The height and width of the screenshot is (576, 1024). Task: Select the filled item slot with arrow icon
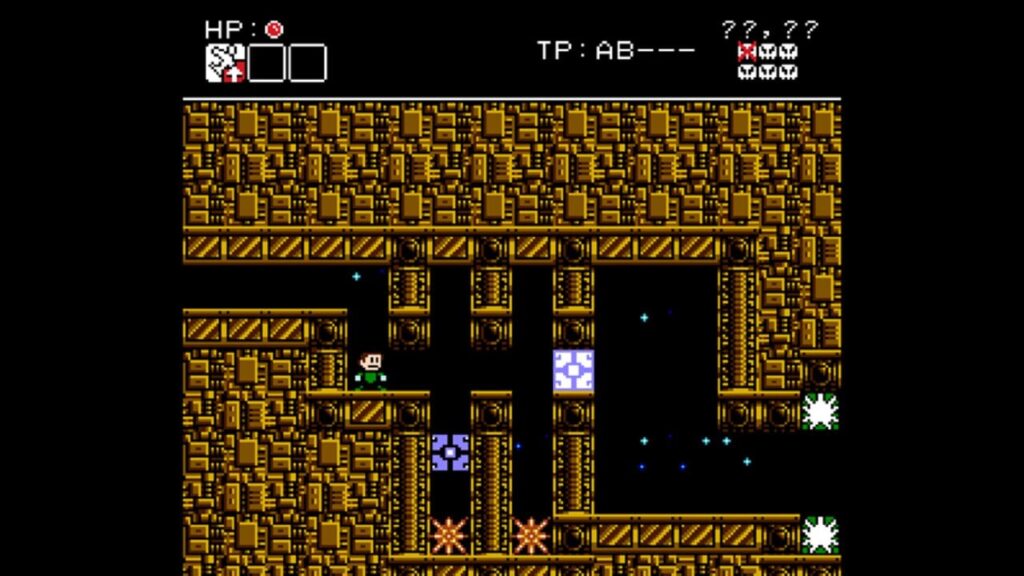225,63
